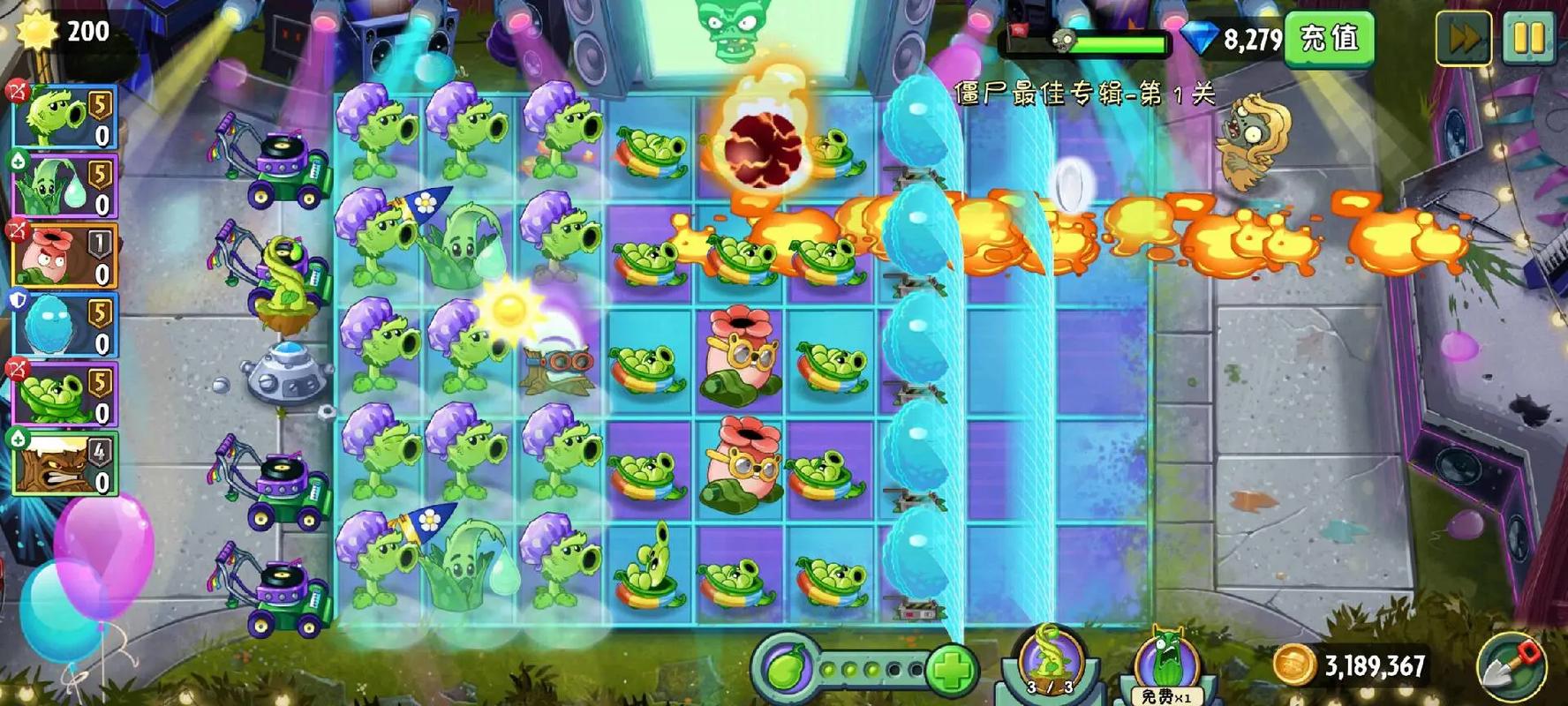Open the 充值 recharge store
The image size is (1568, 706).
1330,39
